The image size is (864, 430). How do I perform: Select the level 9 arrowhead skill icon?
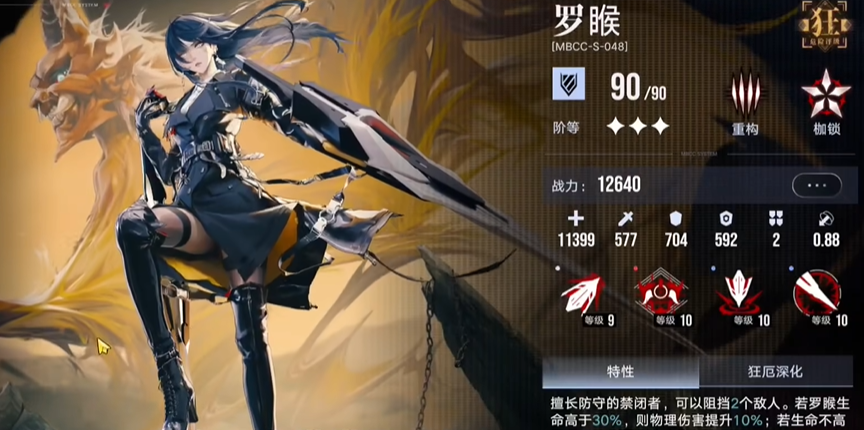581,293
